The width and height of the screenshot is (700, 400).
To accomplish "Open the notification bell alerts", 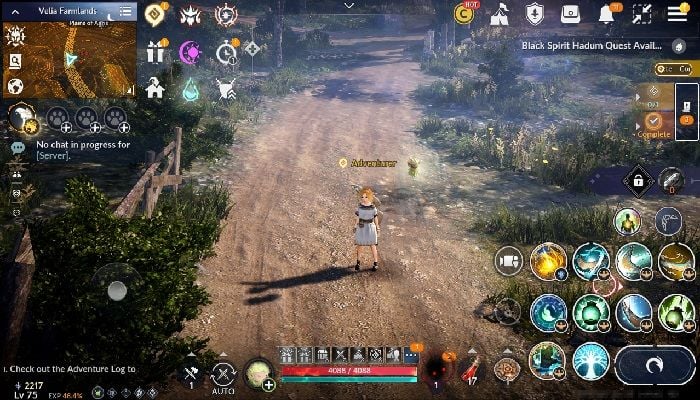I will 607,14.
